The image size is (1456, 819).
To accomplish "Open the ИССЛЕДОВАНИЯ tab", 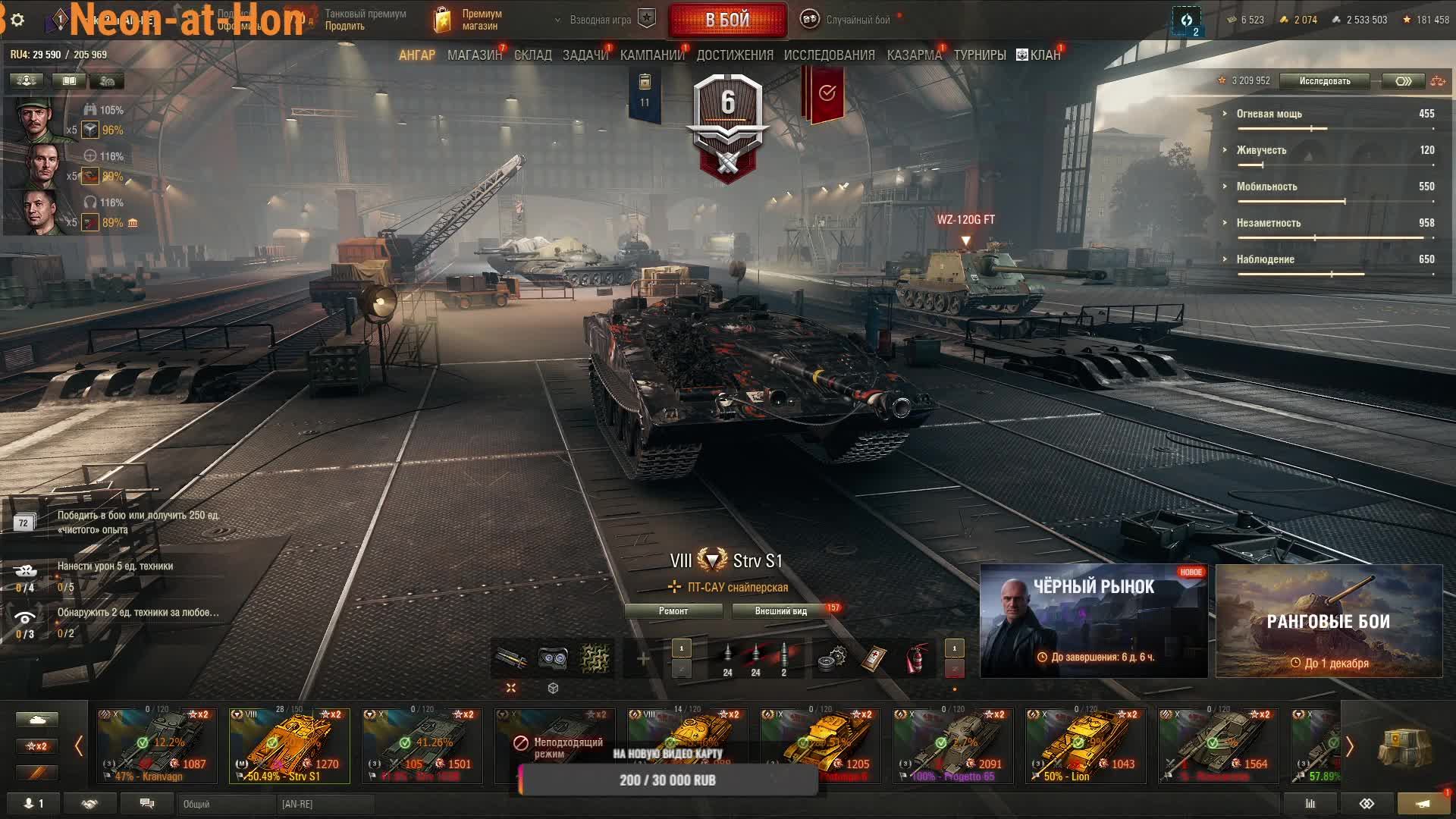I will tap(829, 55).
